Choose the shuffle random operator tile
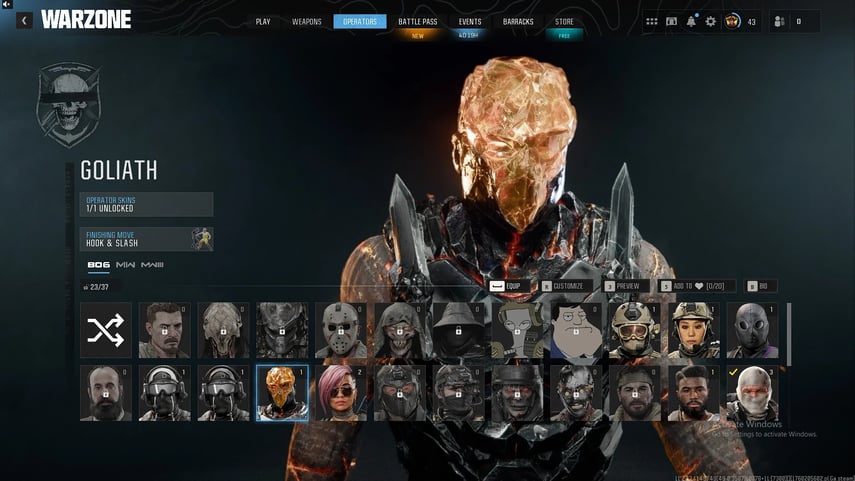 click(106, 330)
